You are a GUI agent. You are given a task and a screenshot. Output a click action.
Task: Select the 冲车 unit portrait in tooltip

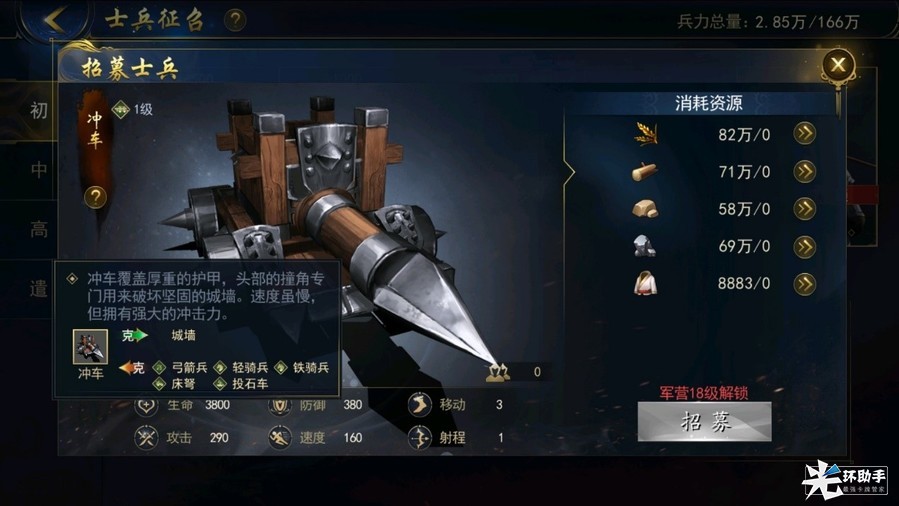(91, 347)
